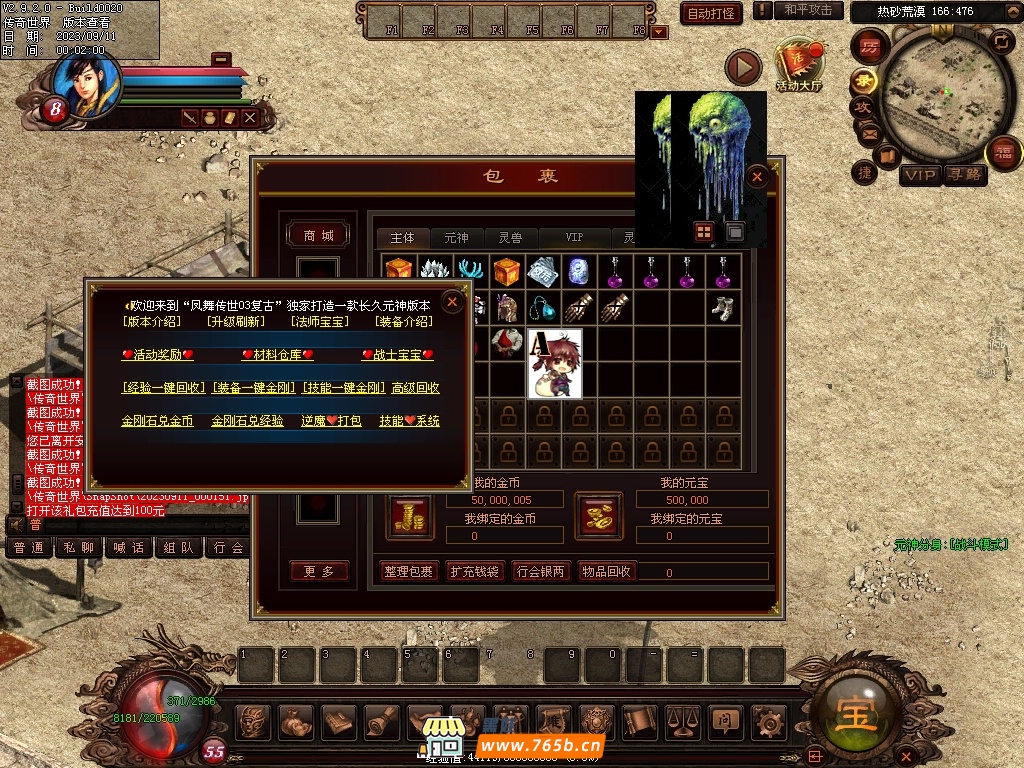Change the 和平攻击 attack mode

[808, 10]
